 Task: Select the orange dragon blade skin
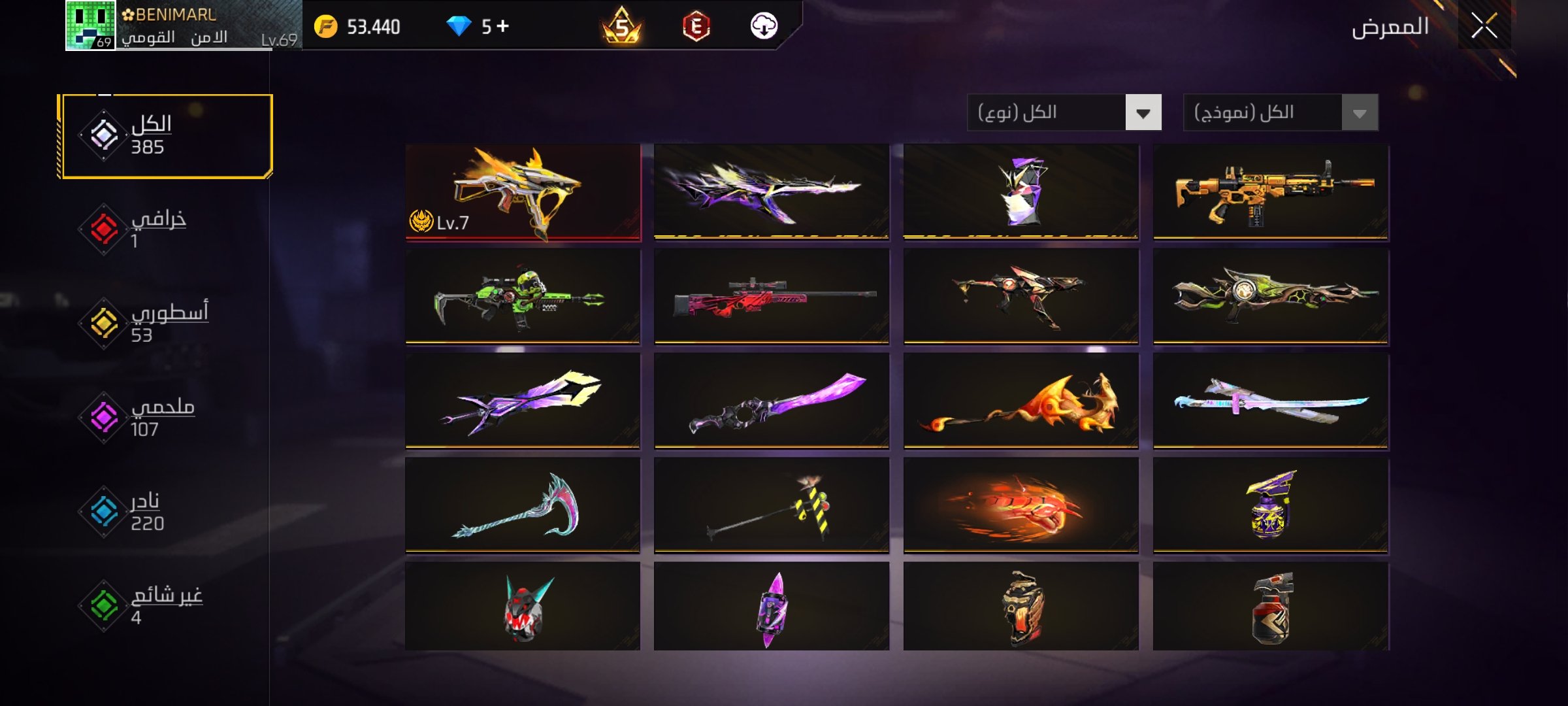click(1021, 401)
